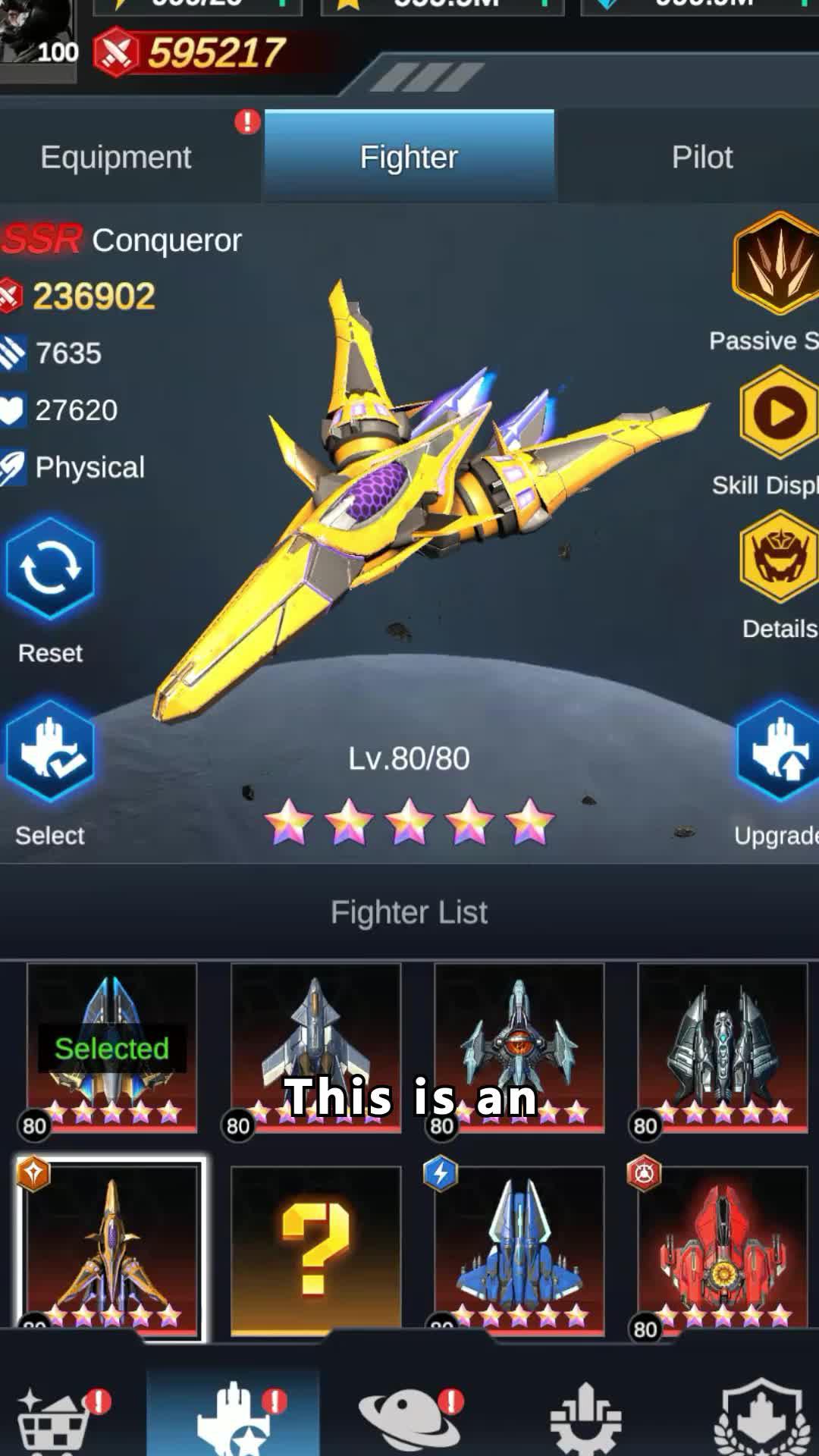Open the locked question mark fighter
Image resolution: width=819 pixels, height=1456 pixels.
click(315, 1247)
